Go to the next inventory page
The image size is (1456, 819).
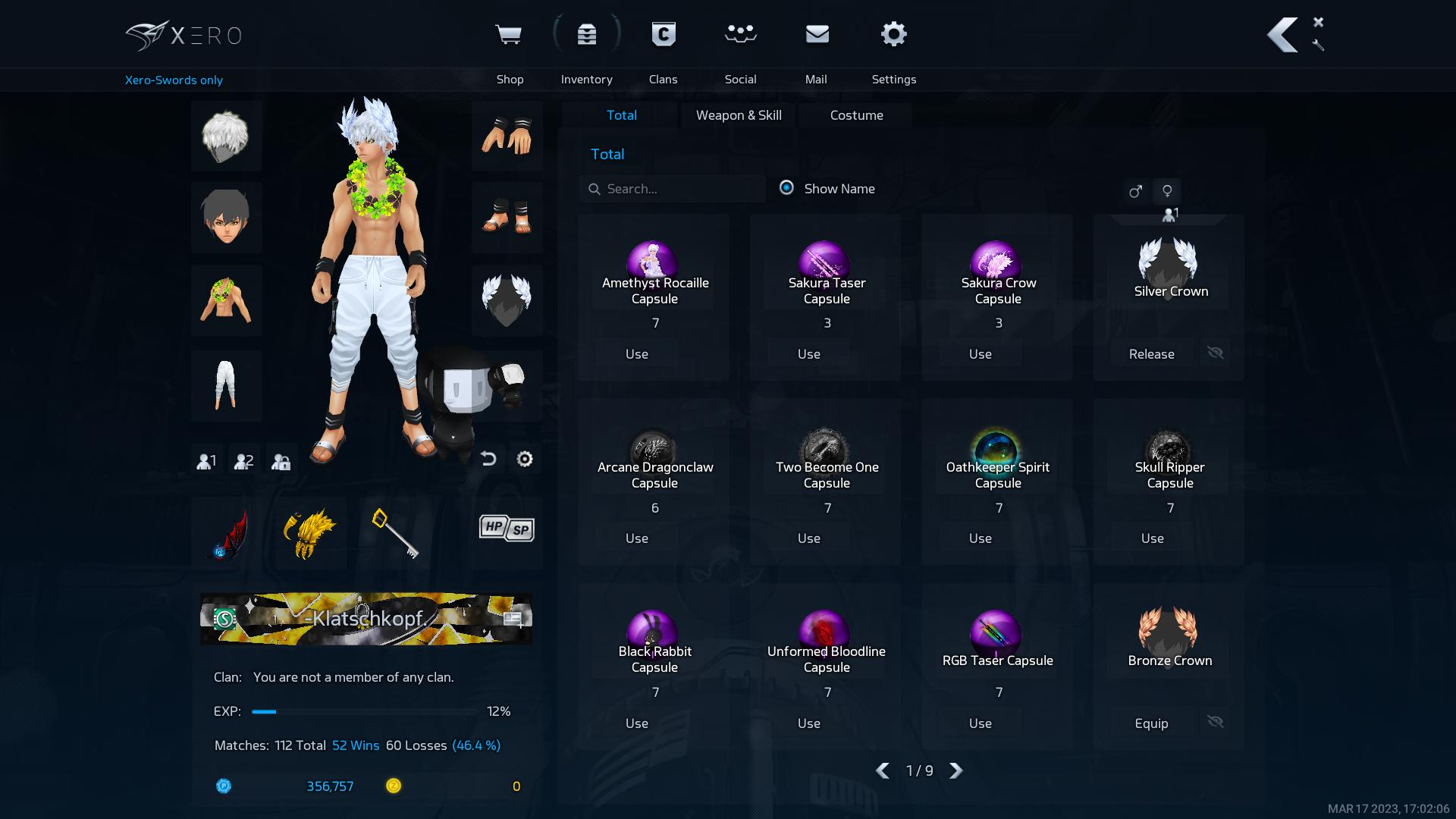point(956,770)
